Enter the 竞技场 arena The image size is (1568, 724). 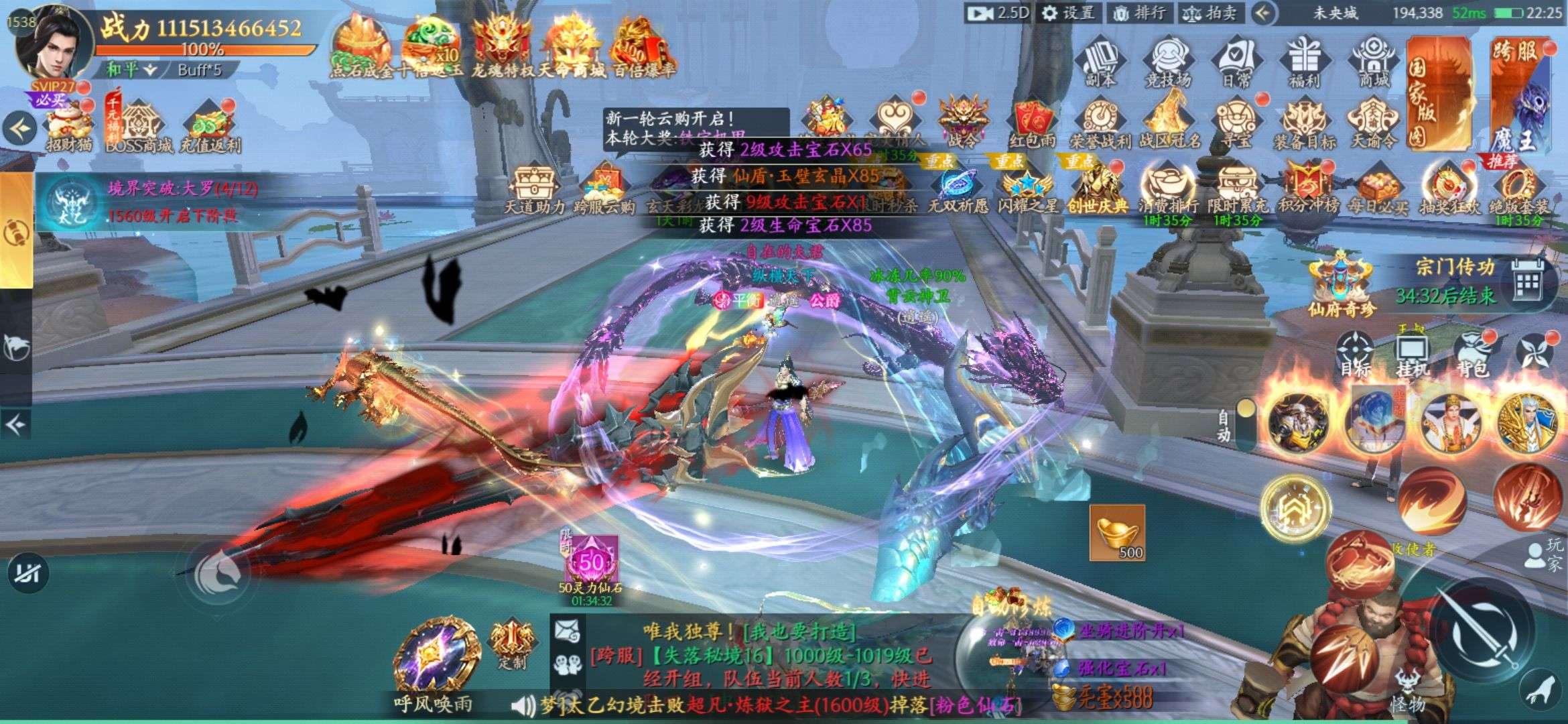[1168, 63]
